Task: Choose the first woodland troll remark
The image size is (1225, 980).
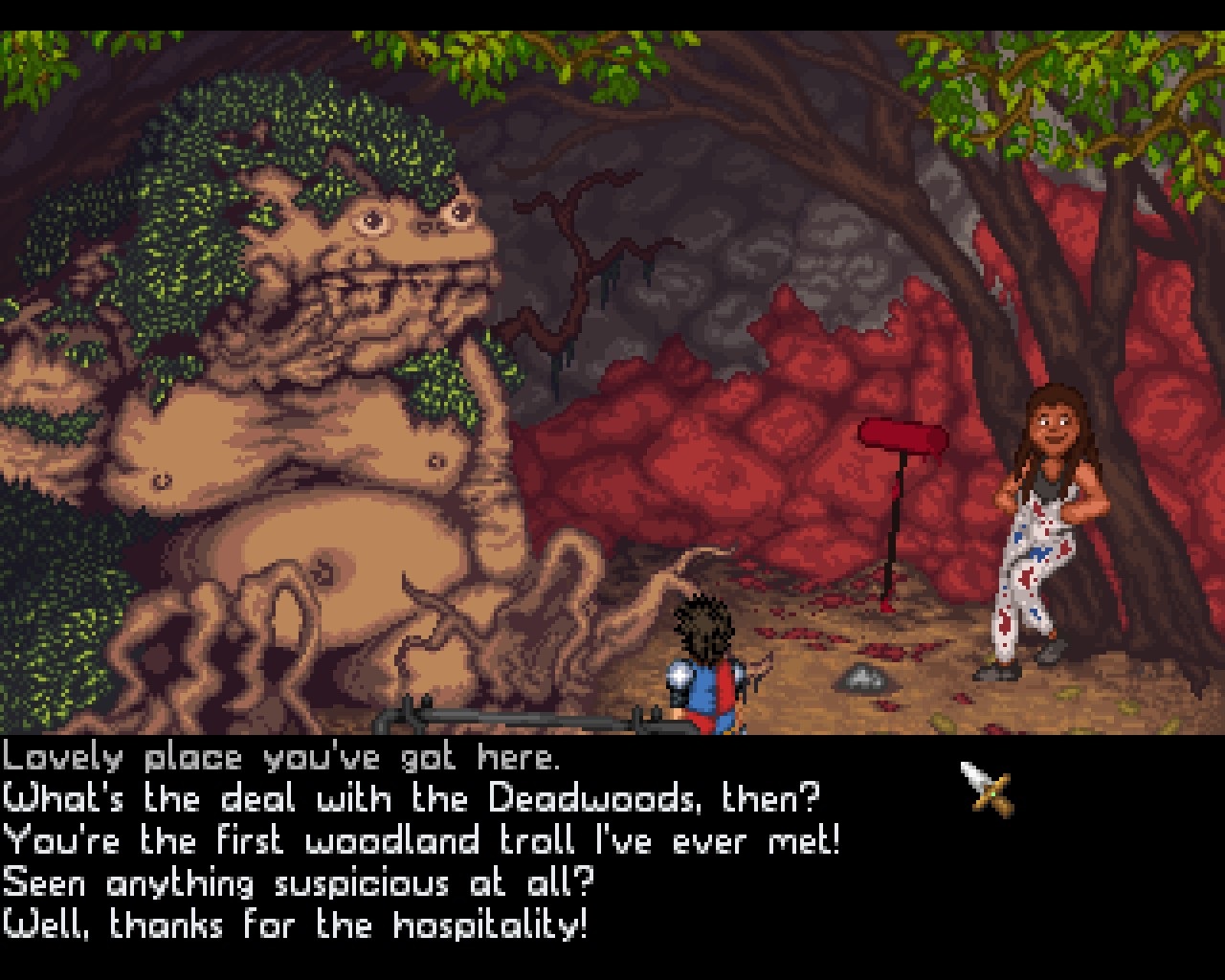Action: (x=421, y=841)
